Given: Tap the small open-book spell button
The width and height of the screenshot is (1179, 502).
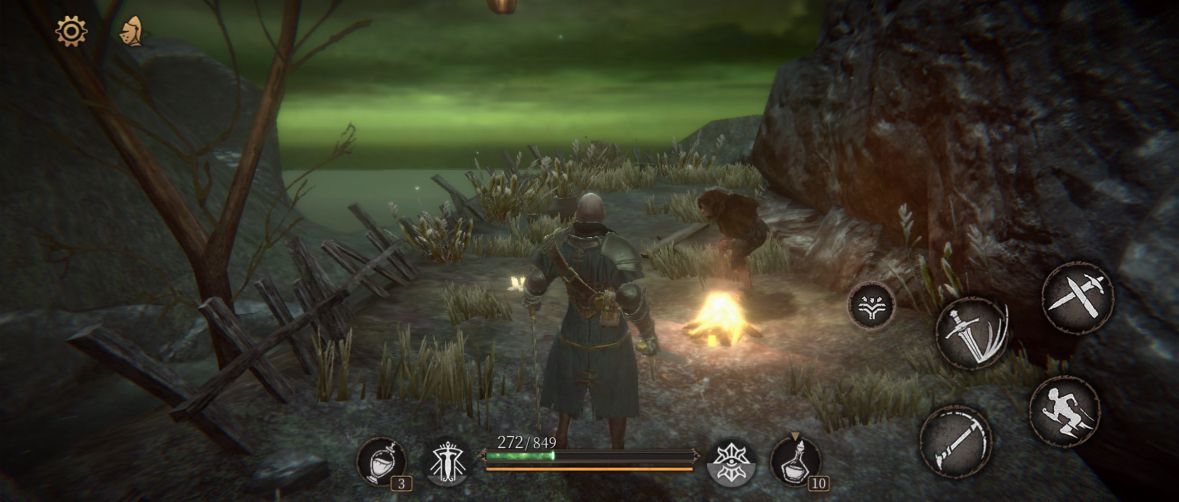Looking at the screenshot, I should coord(871,304).
